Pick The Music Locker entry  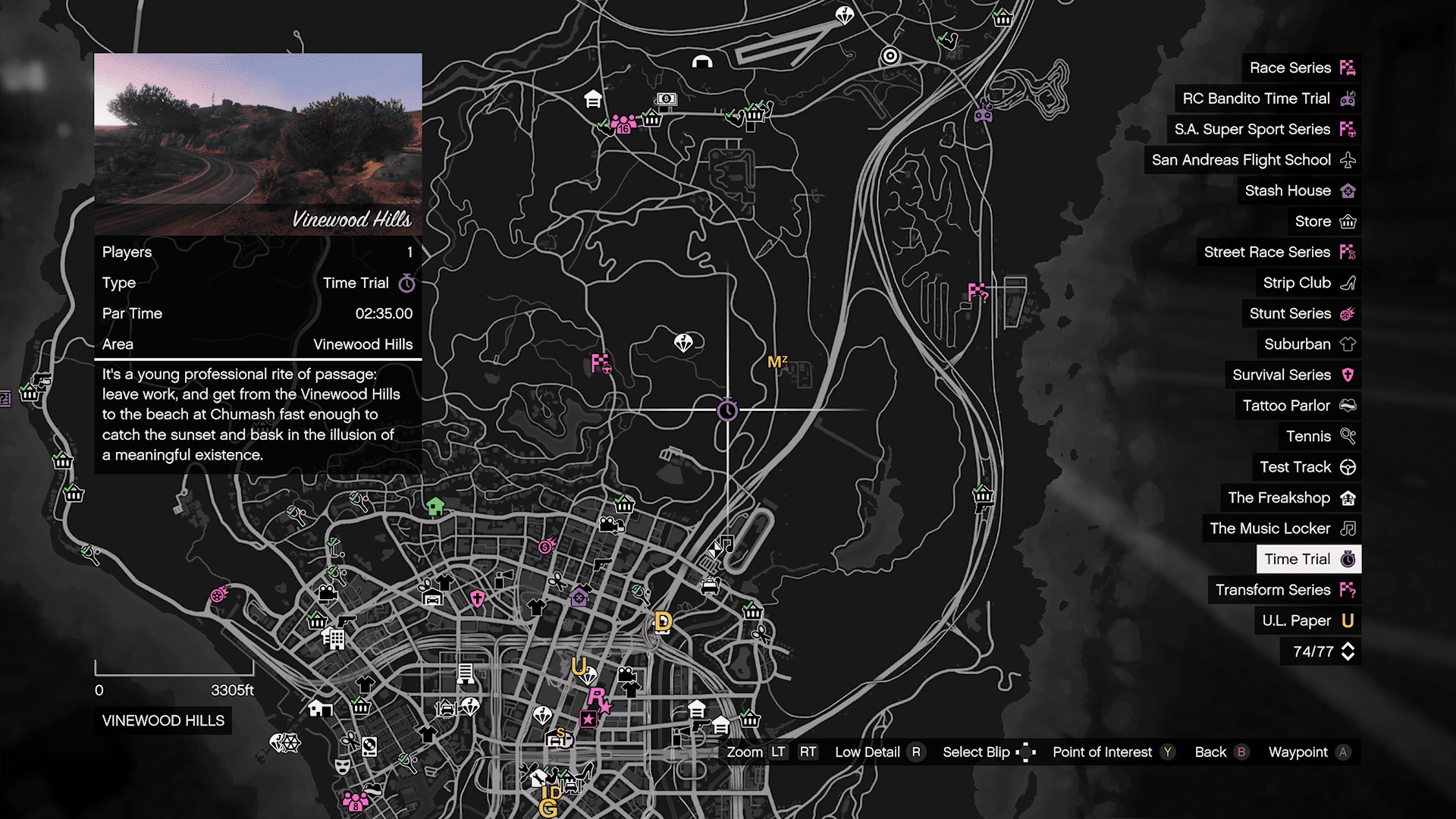[1281, 529]
